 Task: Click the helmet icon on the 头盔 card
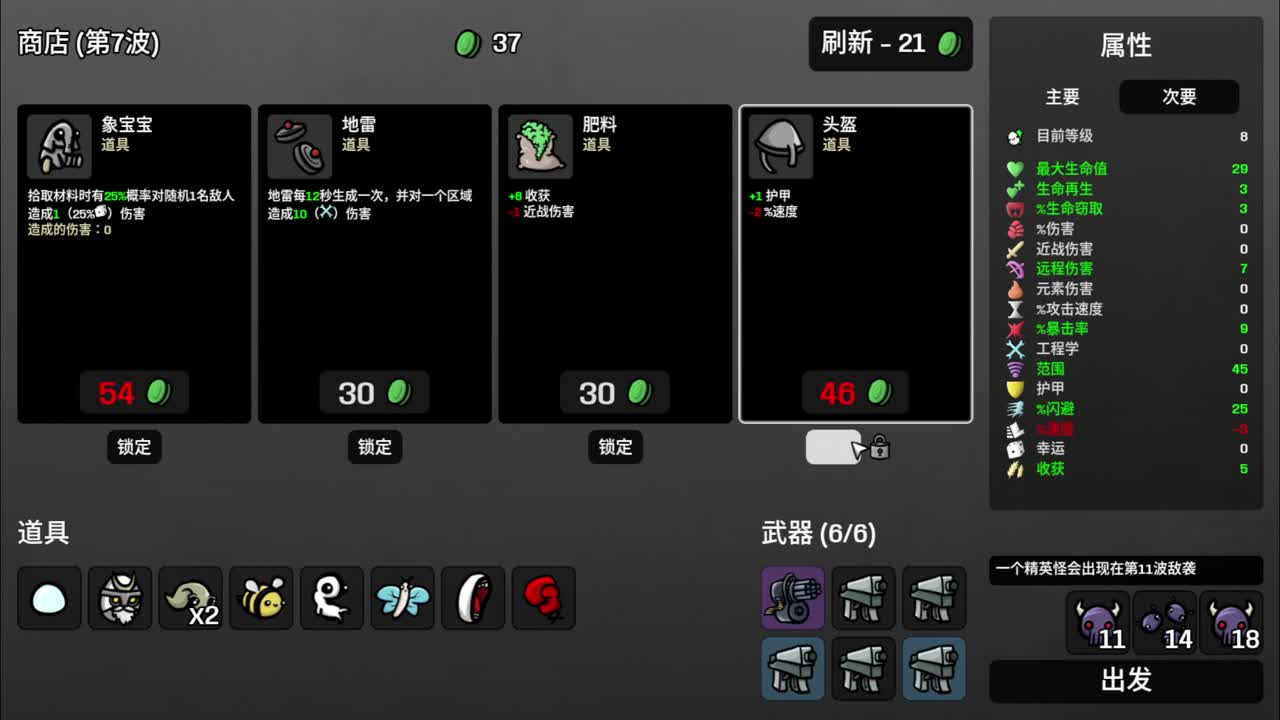(779, 145)
